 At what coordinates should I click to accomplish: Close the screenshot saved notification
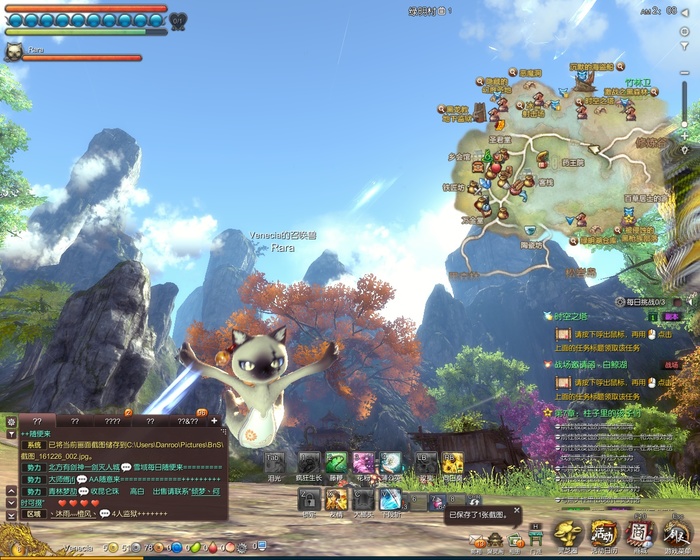pyautogui.click(x=516, y=510)
